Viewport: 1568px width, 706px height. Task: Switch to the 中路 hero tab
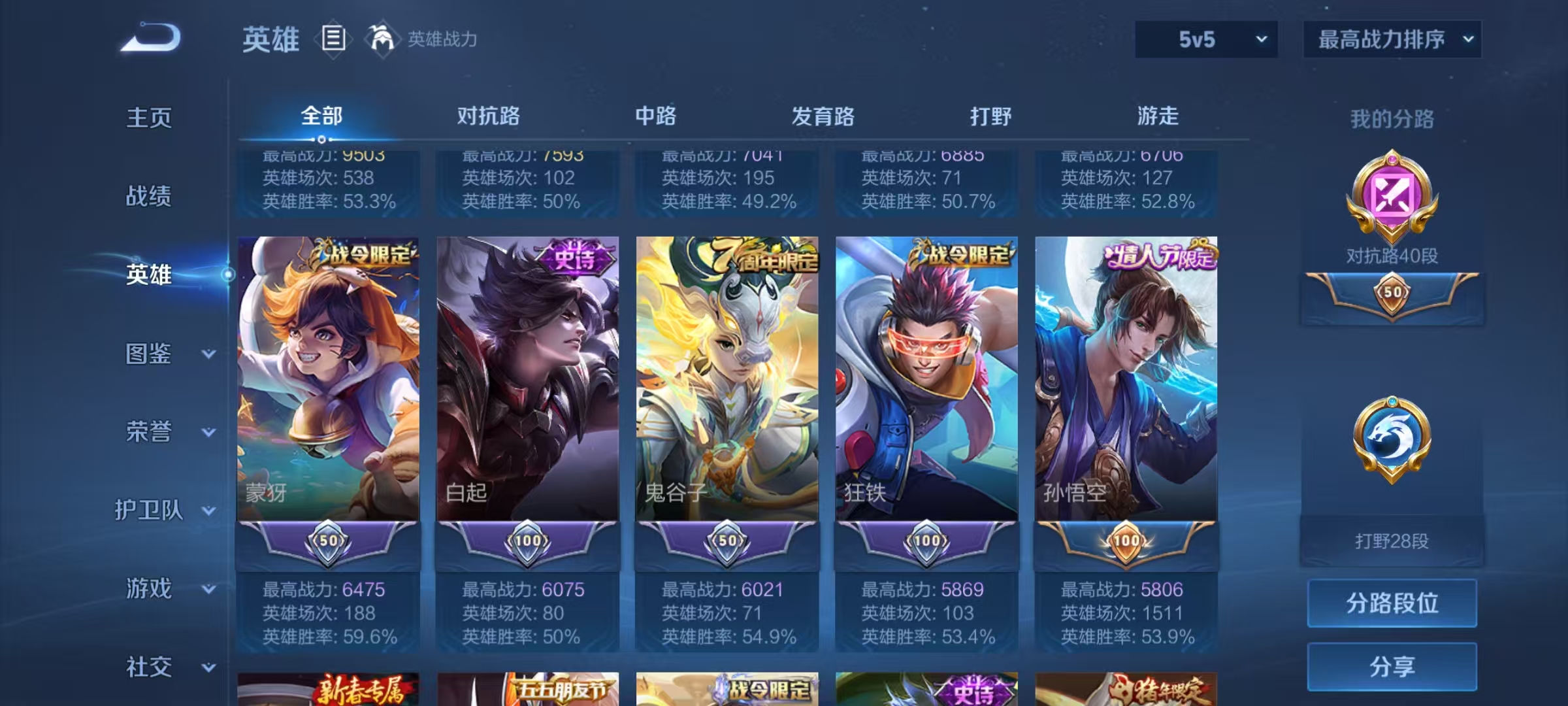pyautogui.click(x=657, y=116)
